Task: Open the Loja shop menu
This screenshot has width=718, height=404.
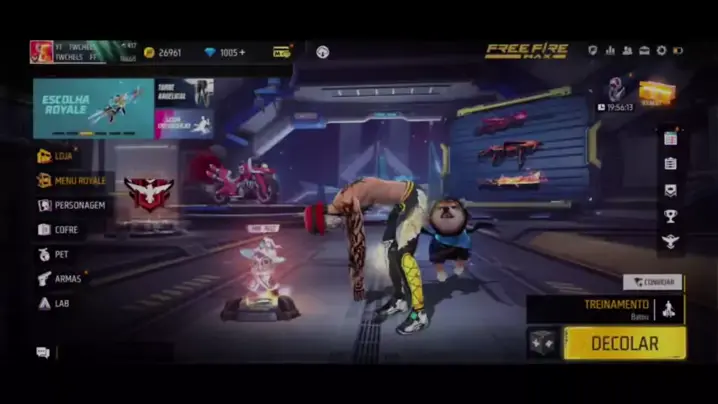Action: tap(60, 156)
